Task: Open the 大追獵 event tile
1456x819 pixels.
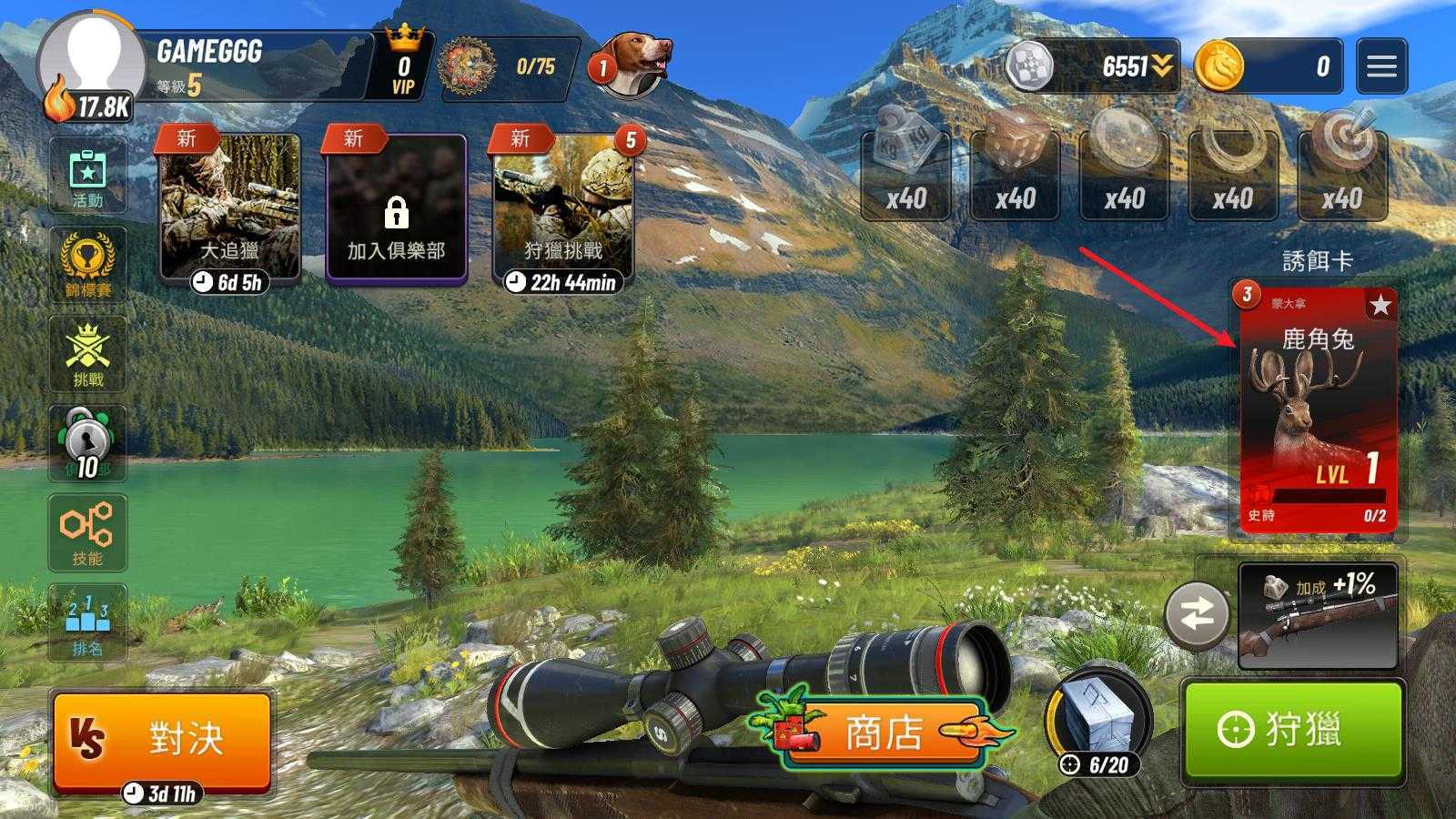Action: (230, 209)
